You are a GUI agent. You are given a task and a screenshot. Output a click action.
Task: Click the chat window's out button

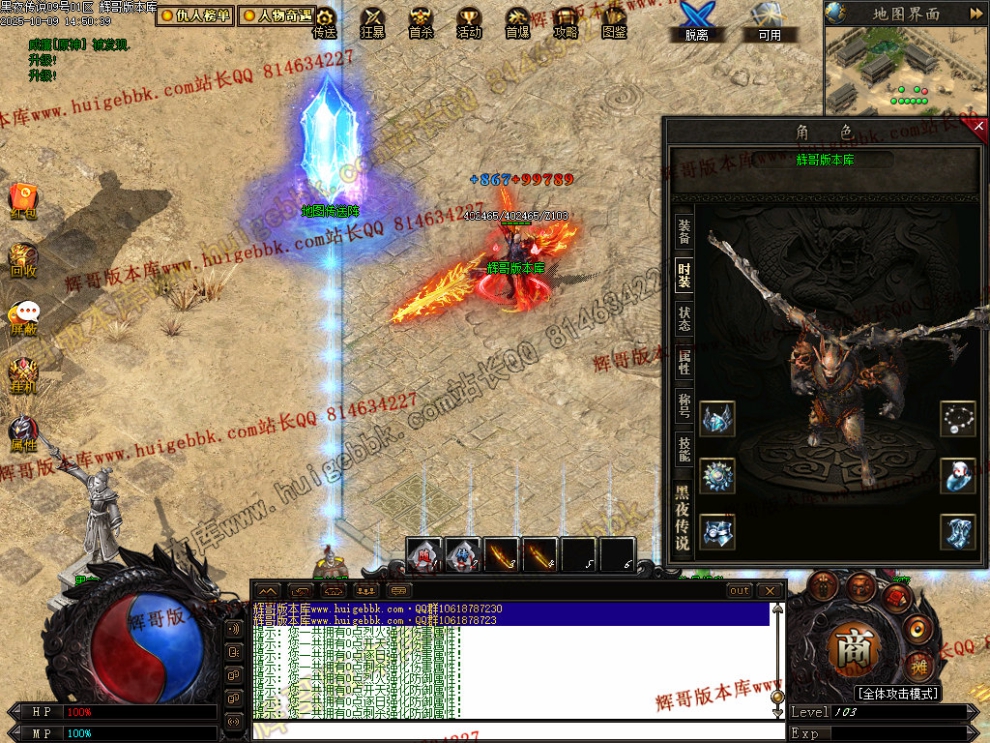pyautogui.click(x=739, y=591)
